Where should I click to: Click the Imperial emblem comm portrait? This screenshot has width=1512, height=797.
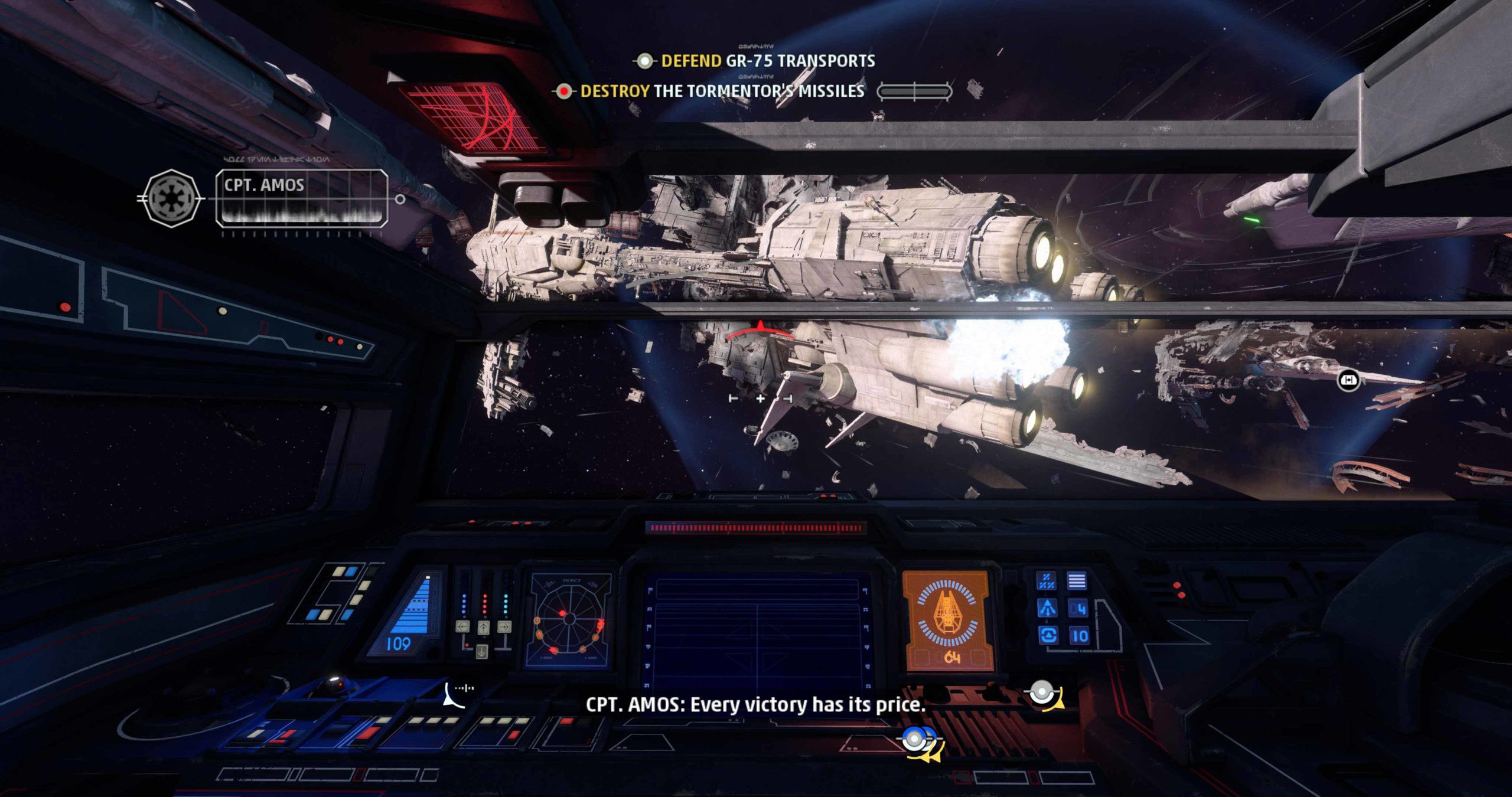(171, 198)
